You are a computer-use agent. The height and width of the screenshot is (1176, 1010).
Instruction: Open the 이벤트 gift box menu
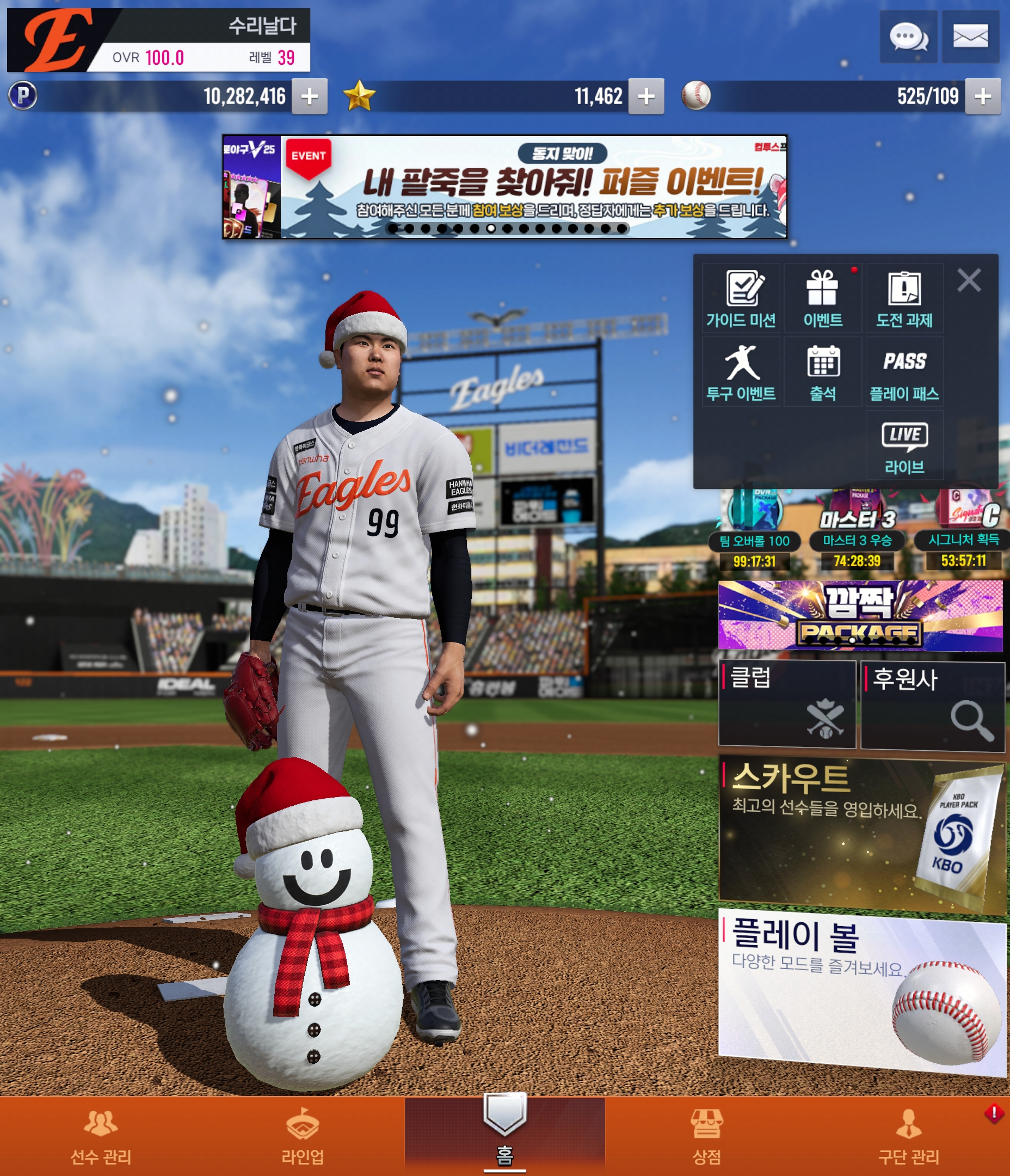tap(822, 298)
